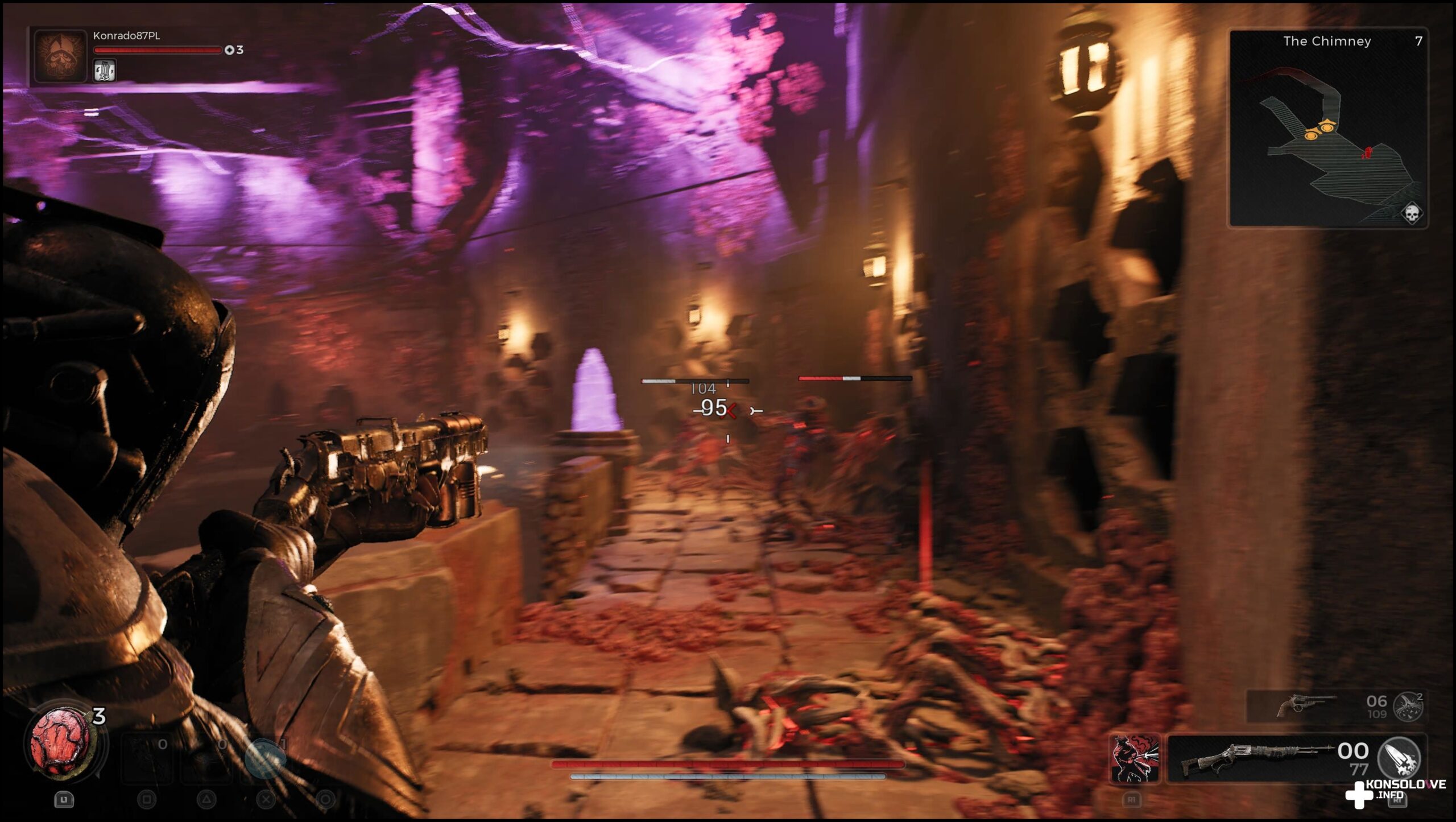Activate the revolver's mod icon

[1409, 707]
